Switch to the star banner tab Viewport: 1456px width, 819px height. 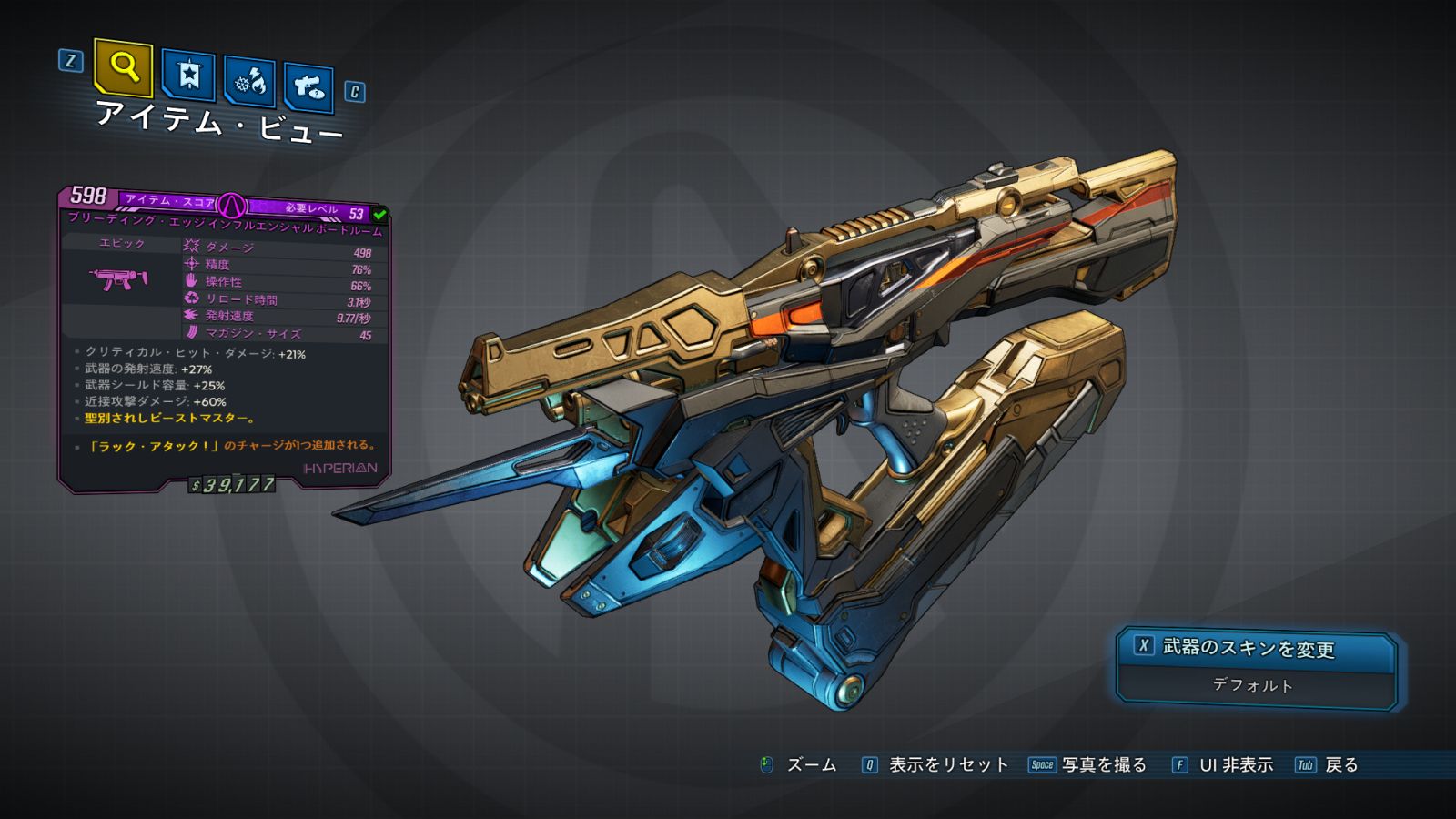(188, 76)
